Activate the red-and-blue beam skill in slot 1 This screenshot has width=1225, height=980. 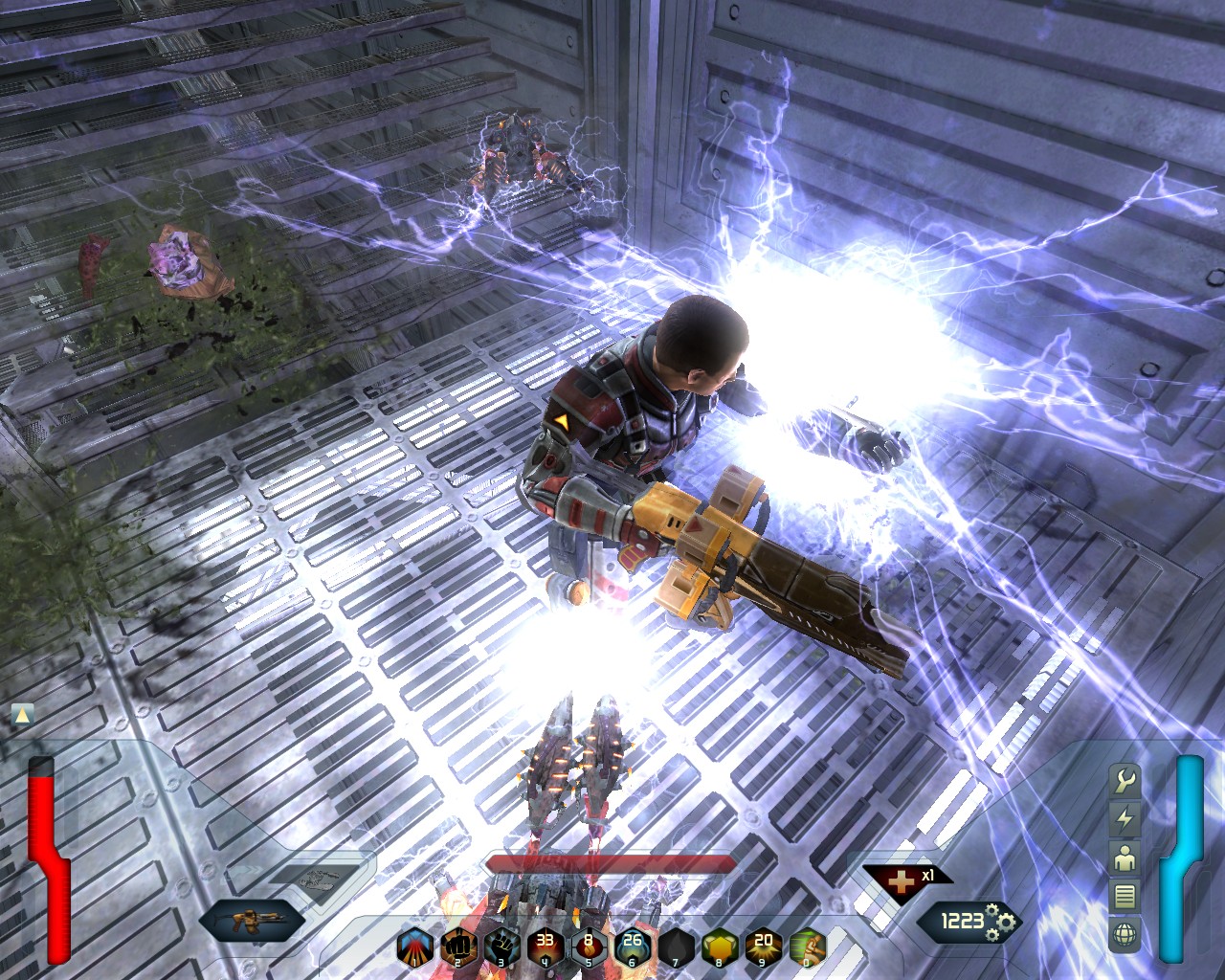[415, 947]
